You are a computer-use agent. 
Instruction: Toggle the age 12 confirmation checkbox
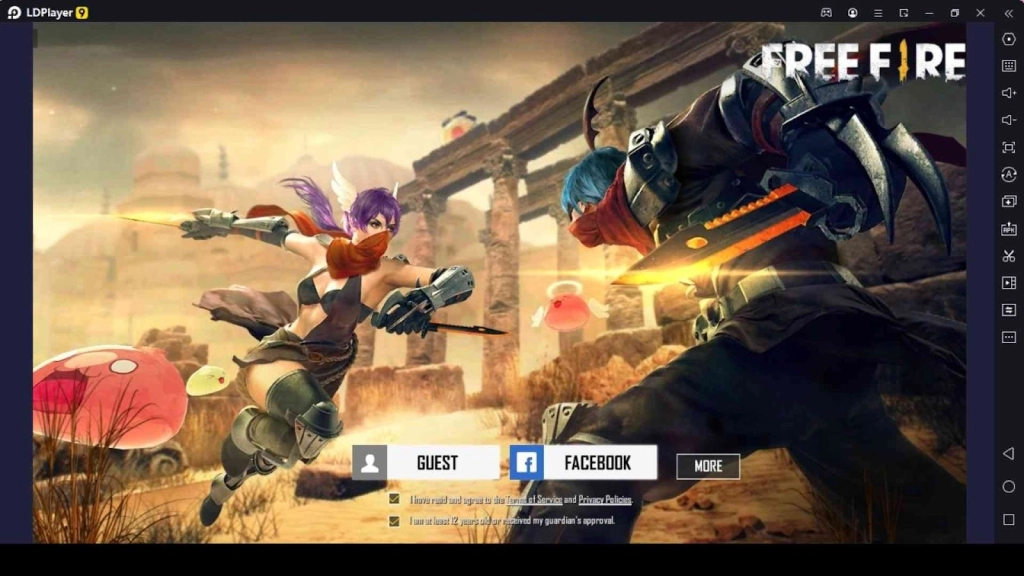pos(395,521)
